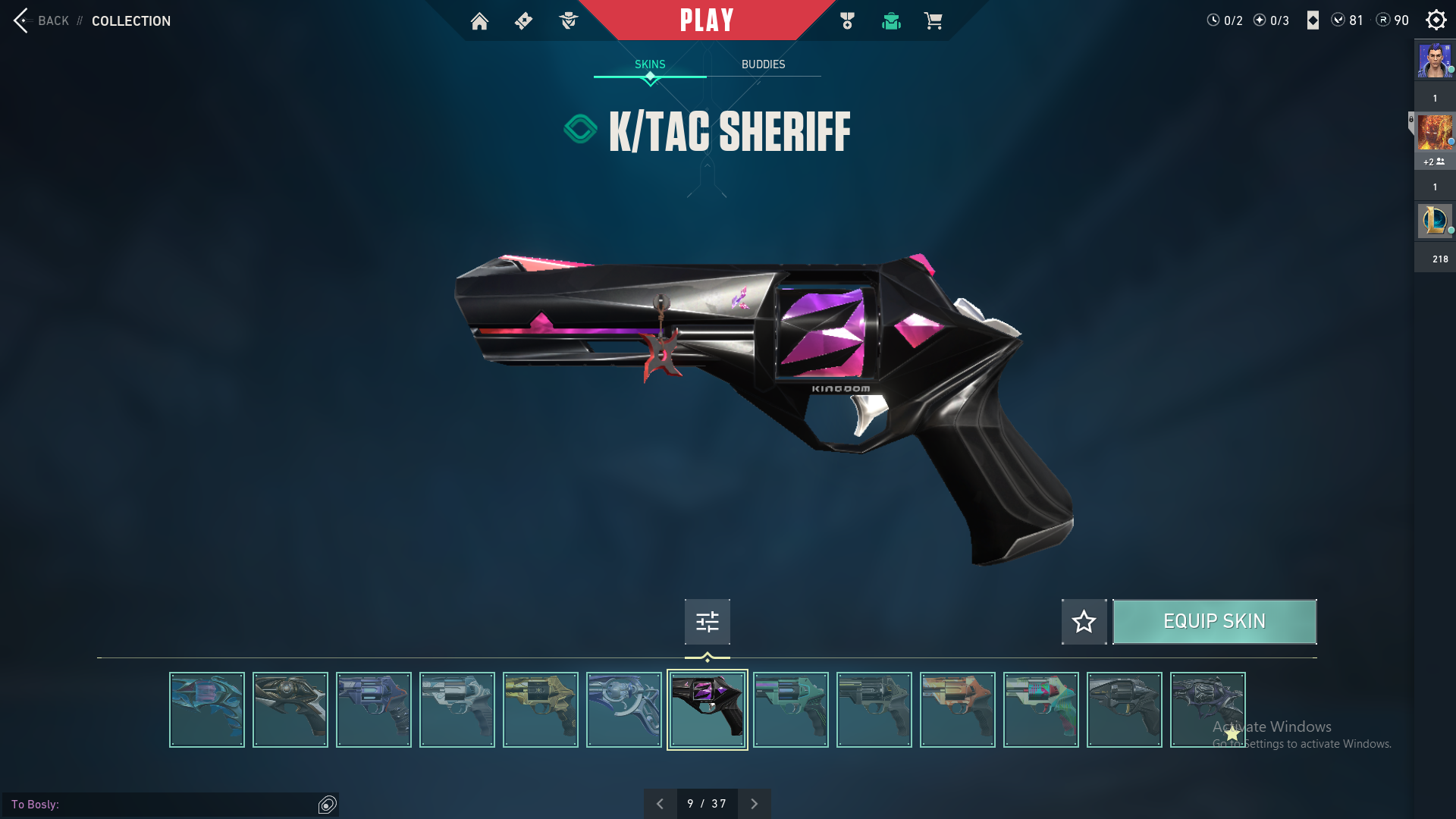Go to the next skin page
The width and height of the screenshot is (1456, 819).
click(754, 804)
